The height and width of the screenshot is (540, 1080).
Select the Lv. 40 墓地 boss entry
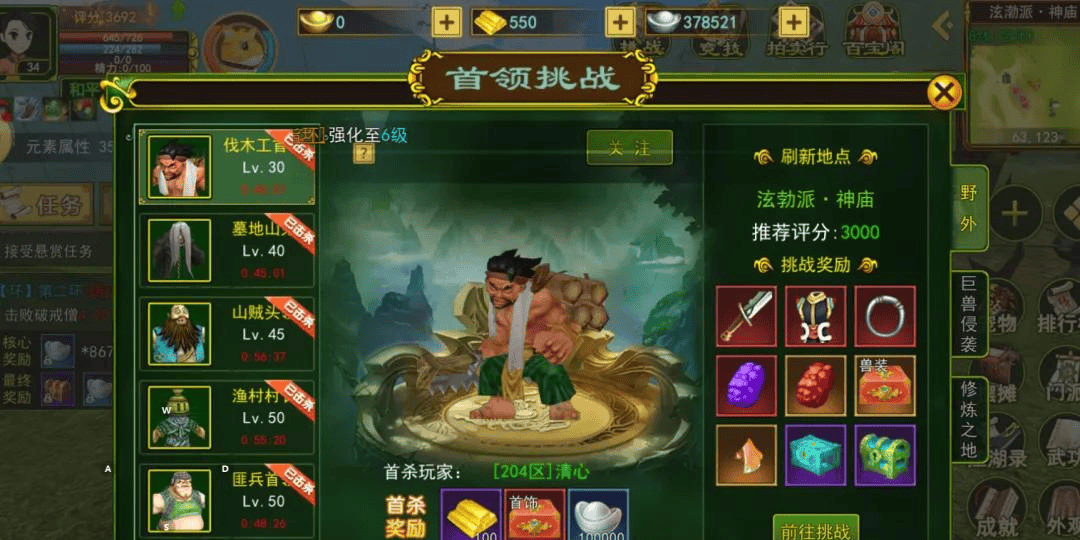point(227,250)
